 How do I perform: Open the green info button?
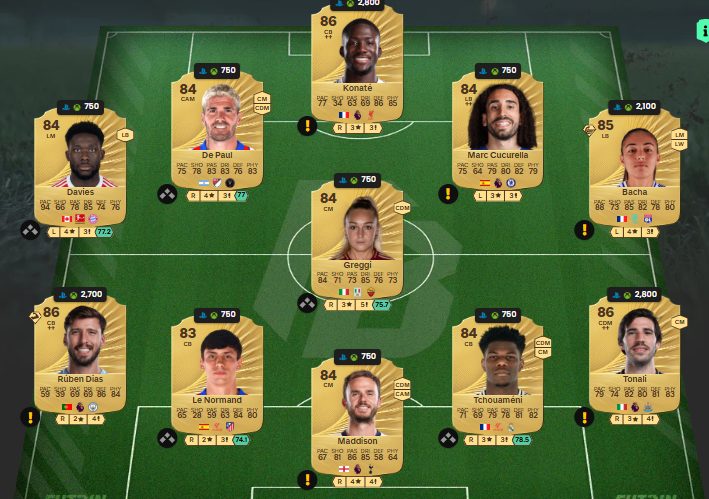coord(701,30)
